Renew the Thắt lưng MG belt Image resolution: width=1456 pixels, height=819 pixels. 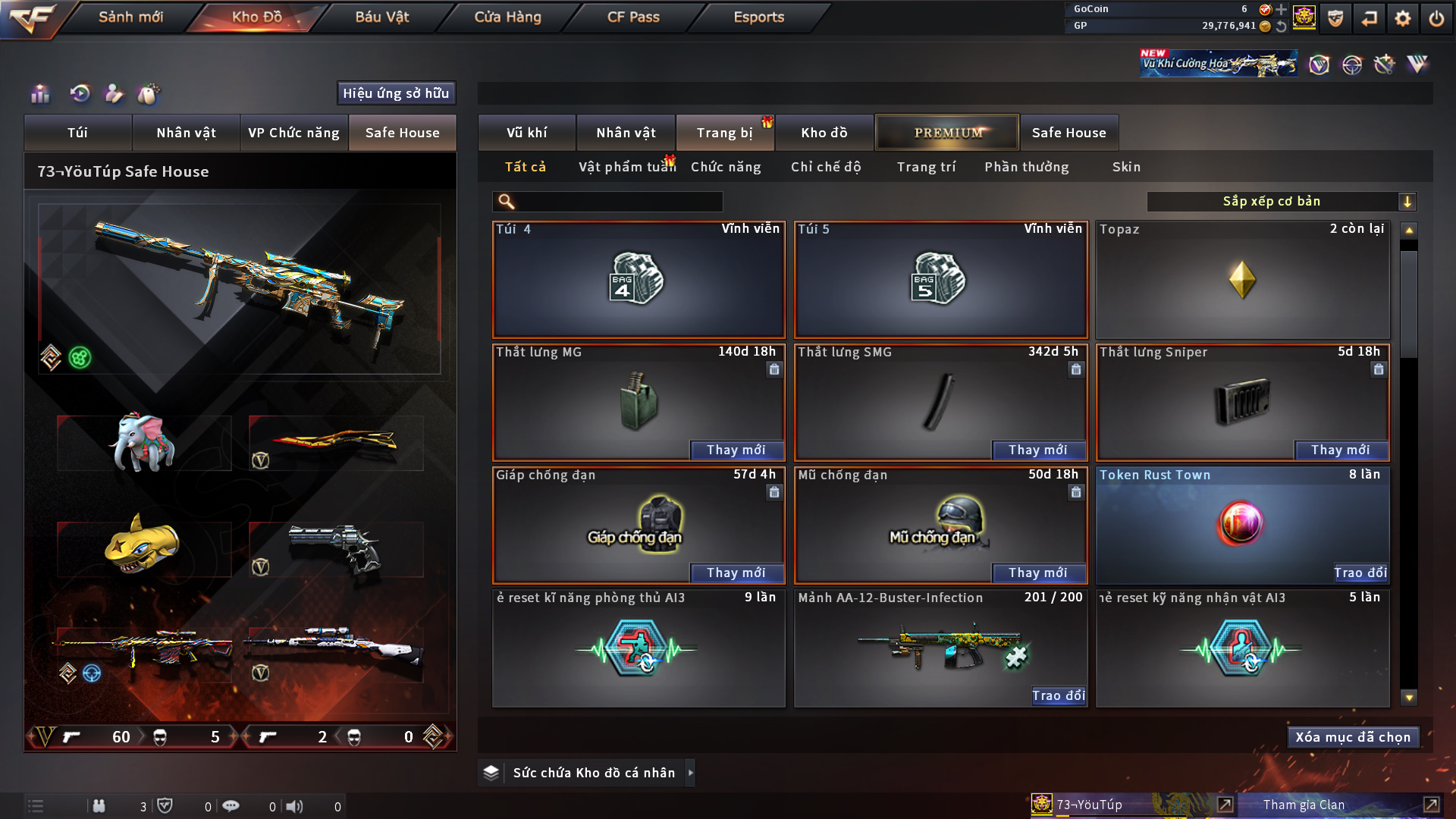(x=736, y=450)
